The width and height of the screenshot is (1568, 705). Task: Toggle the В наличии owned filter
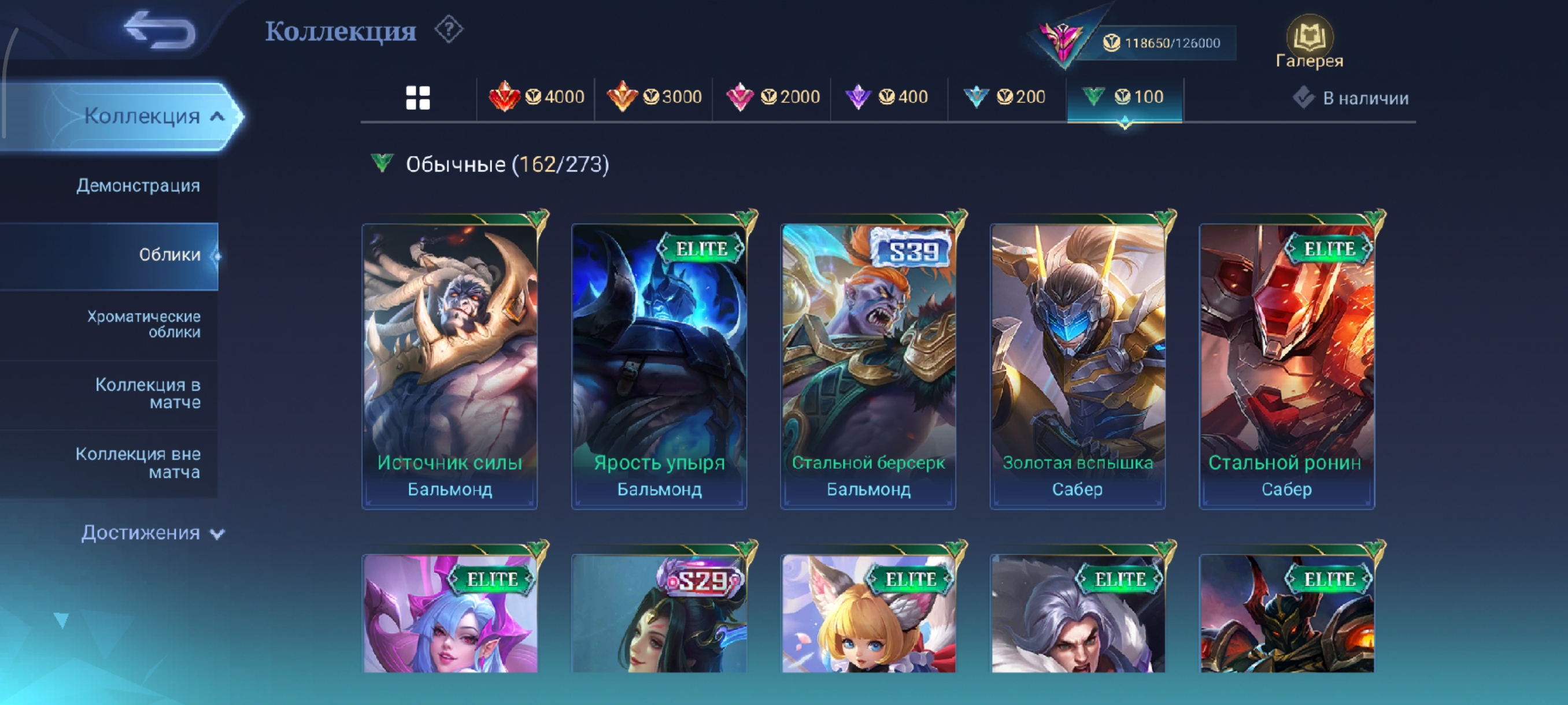coord(1351,98)
